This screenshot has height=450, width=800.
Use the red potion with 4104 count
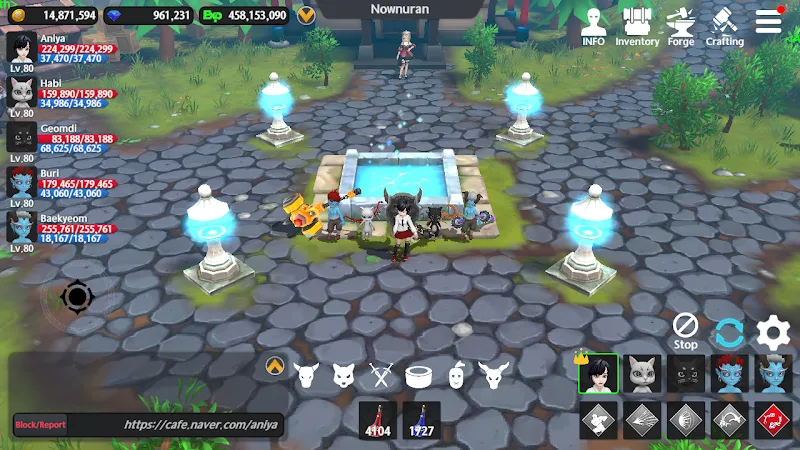point(378,420)
